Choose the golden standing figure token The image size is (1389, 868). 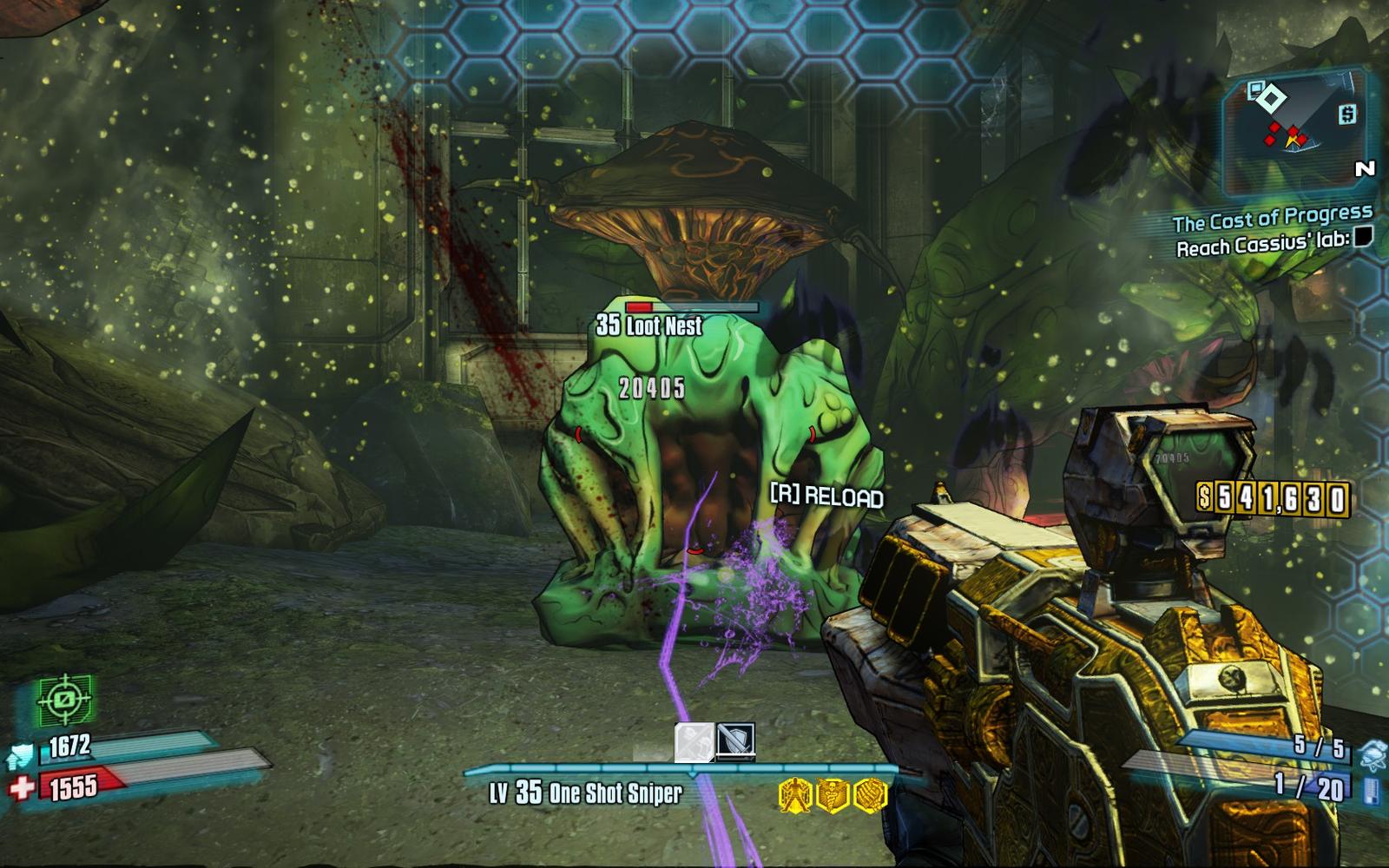(794, 793)
